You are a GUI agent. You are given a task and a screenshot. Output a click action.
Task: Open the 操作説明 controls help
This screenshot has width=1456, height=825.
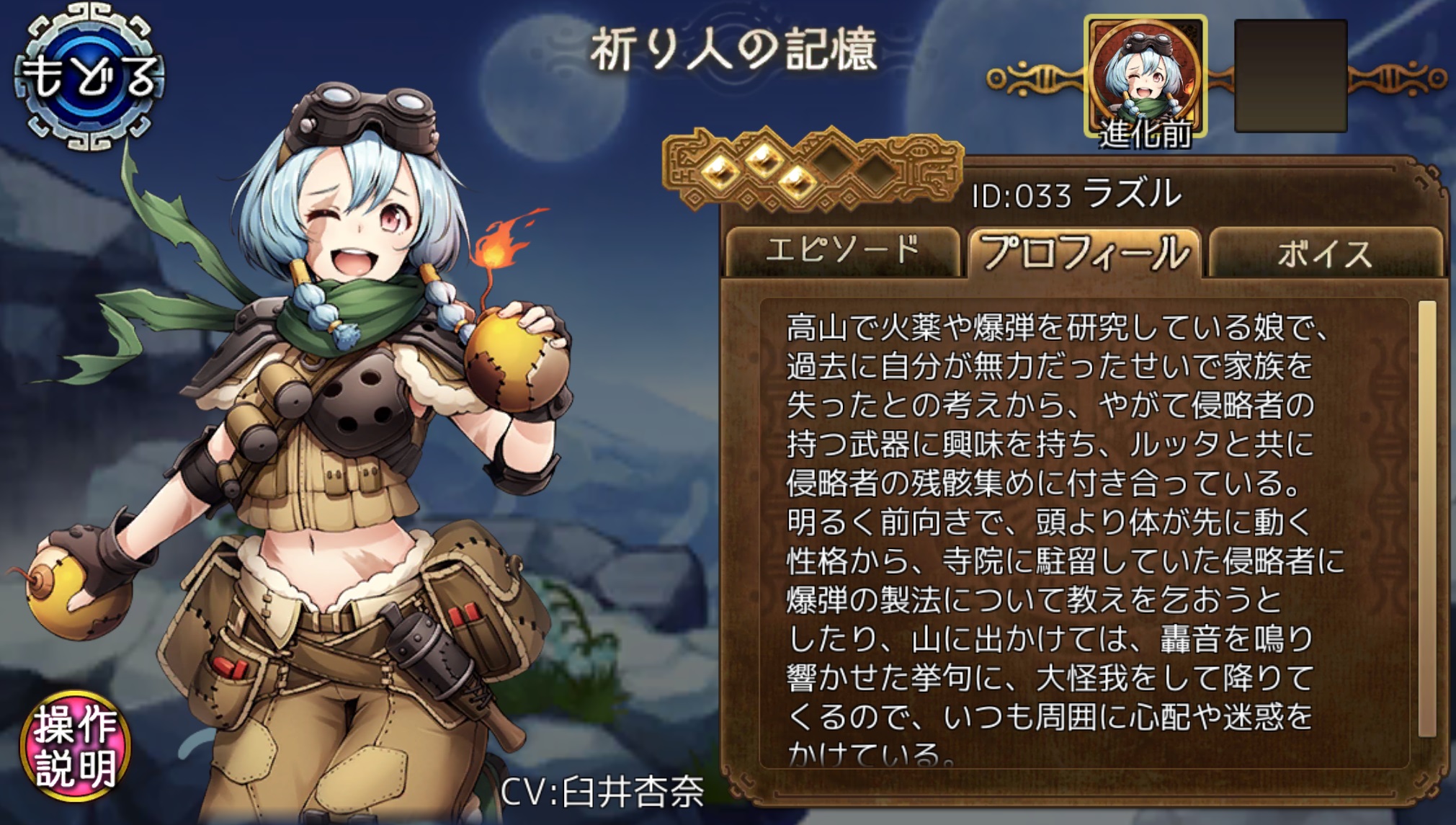pos(75,746)
